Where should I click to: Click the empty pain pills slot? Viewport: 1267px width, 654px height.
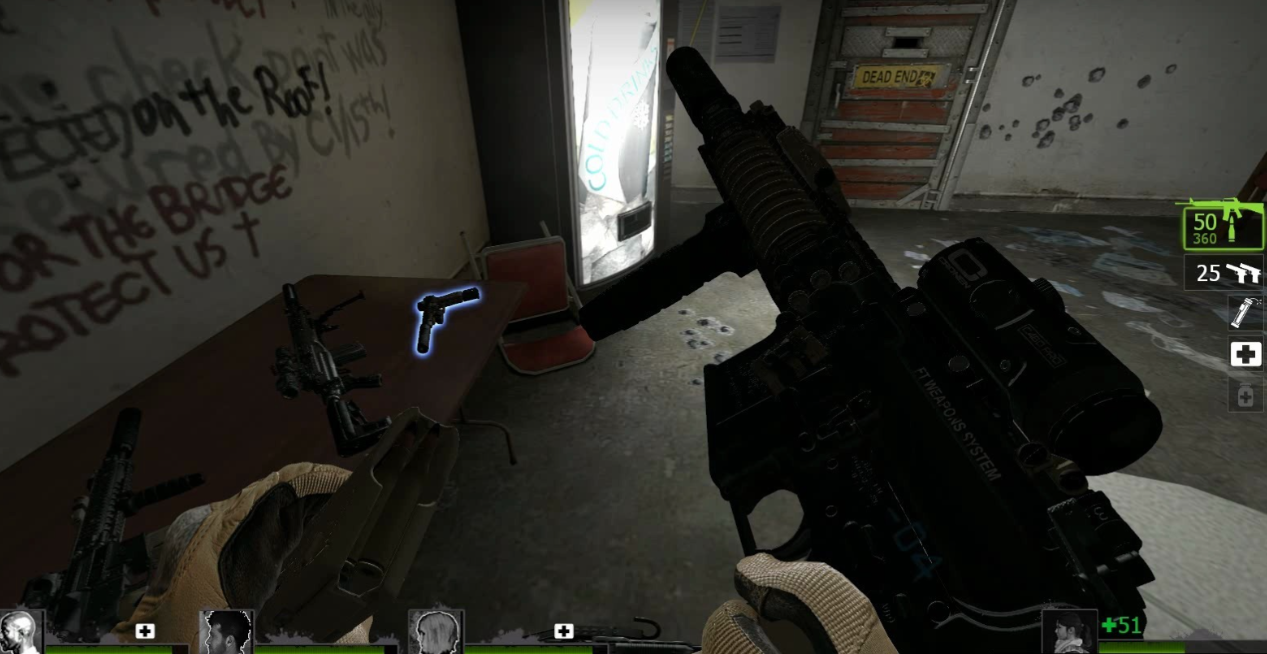coord(1245,396)
